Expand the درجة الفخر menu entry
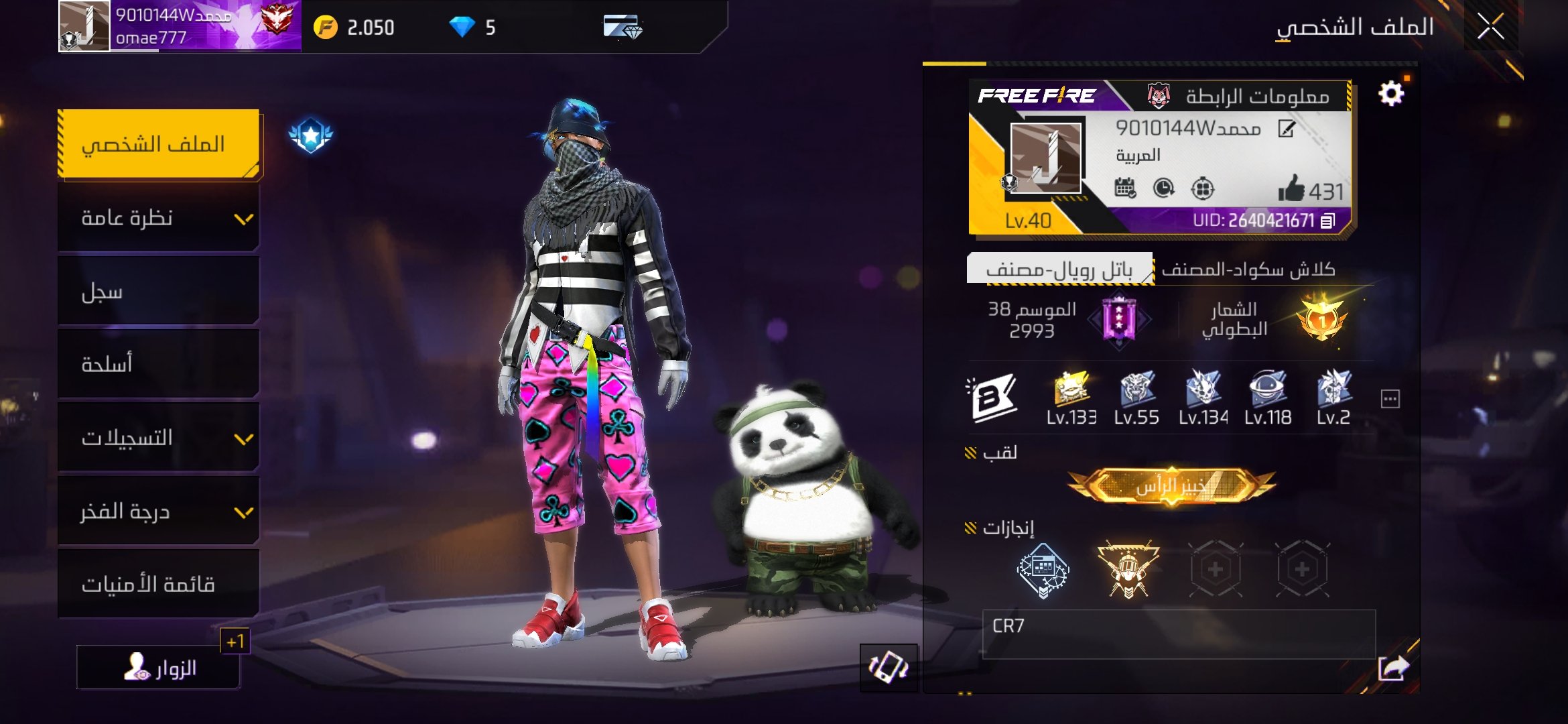1568x724 pixels. [x=159, y=511]
